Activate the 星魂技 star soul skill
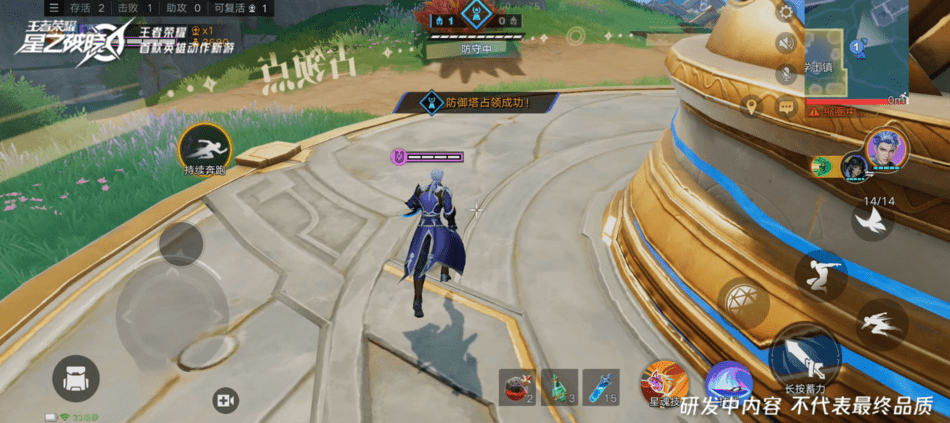 (662, 384)
